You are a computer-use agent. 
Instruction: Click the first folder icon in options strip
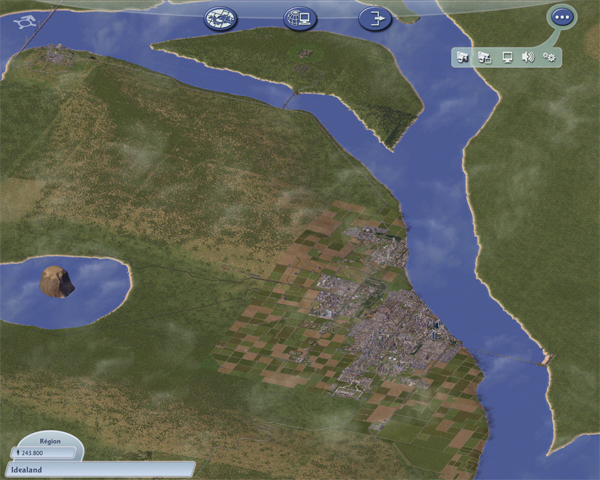(x=463, y=57)
